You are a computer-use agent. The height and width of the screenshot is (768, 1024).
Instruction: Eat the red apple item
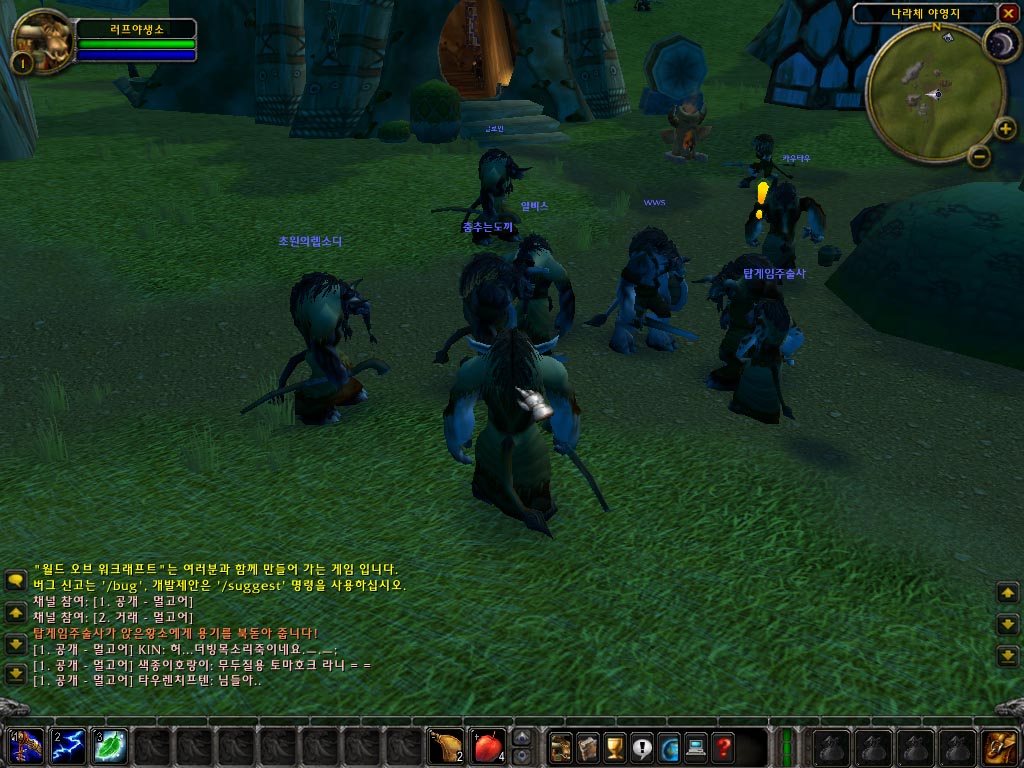point(488,746)
